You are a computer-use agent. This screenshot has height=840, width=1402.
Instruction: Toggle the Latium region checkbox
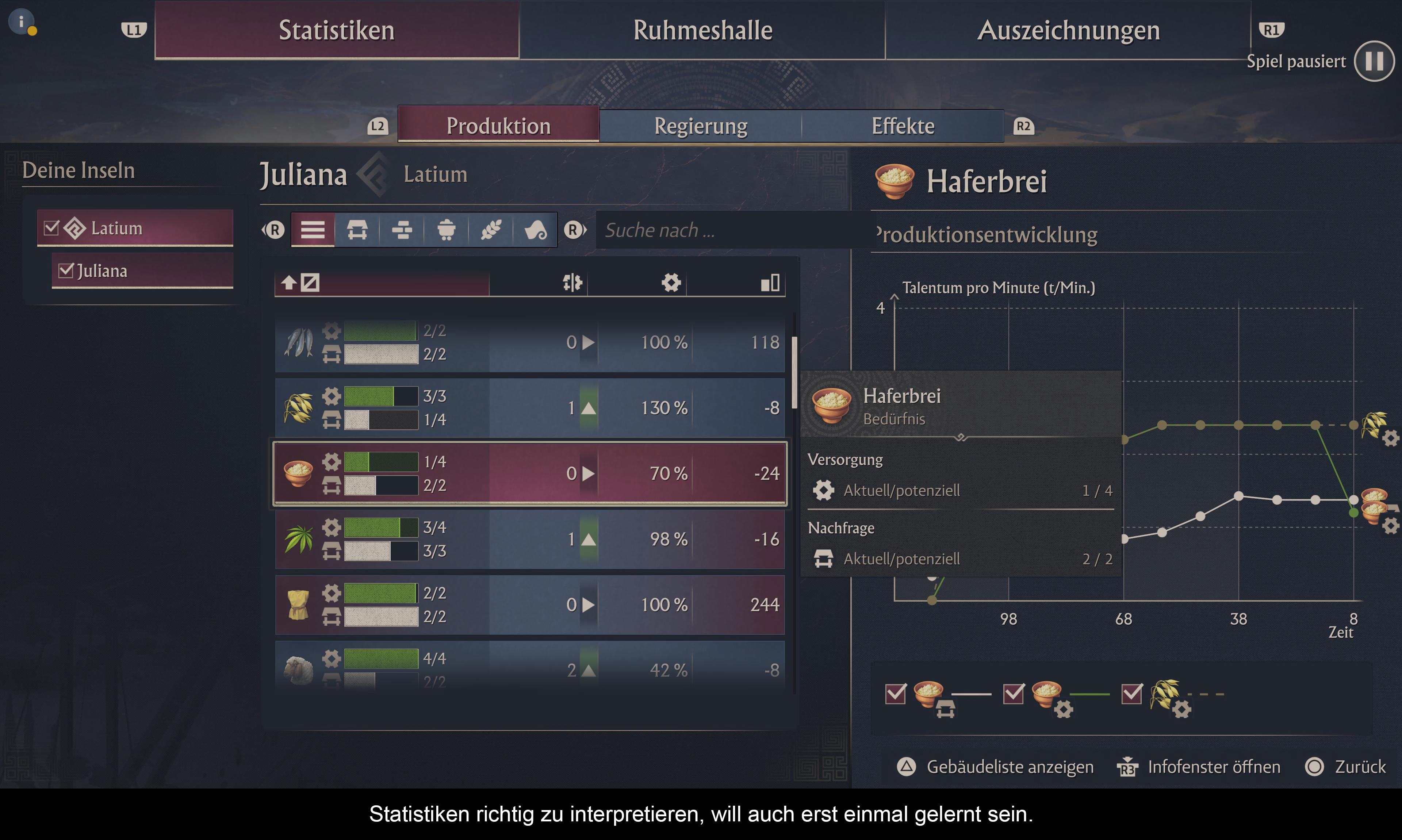[x=51, y=228]
